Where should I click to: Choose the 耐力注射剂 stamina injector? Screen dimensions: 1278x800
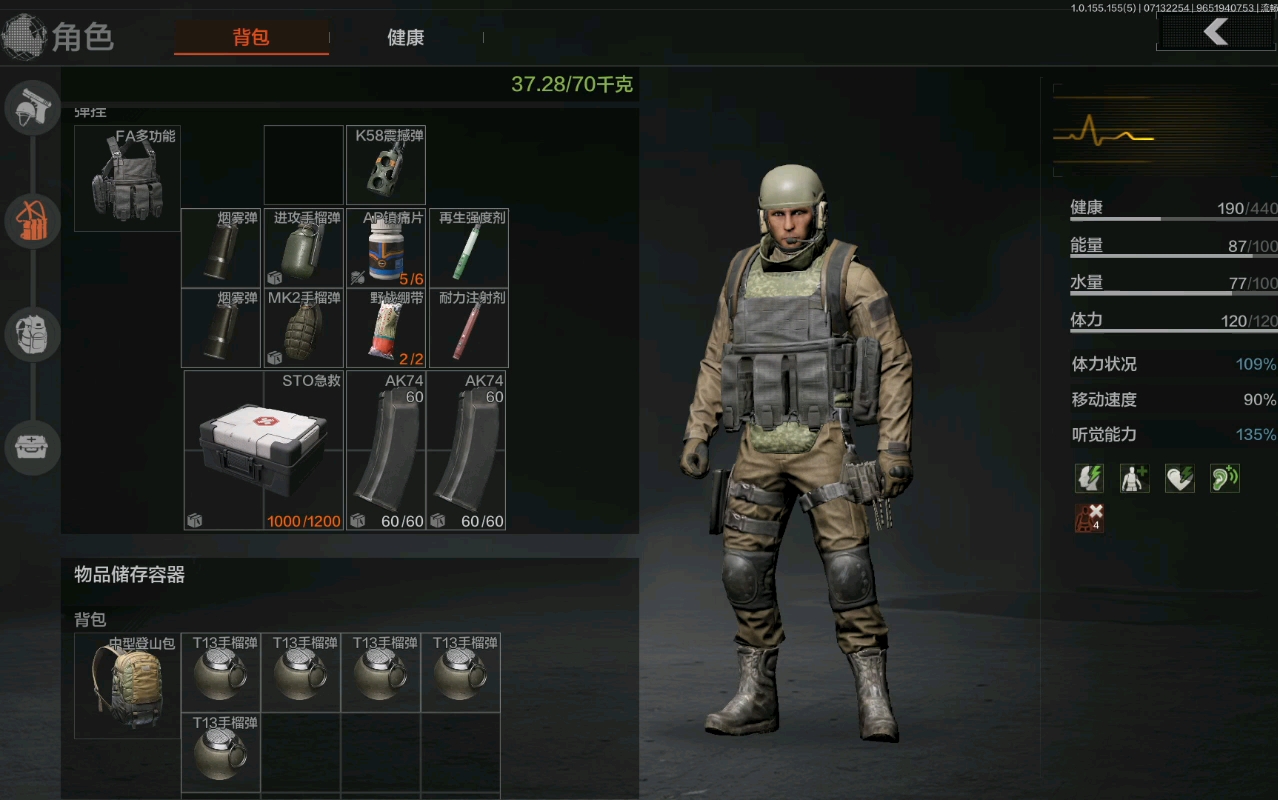click(x=468, y=328)
